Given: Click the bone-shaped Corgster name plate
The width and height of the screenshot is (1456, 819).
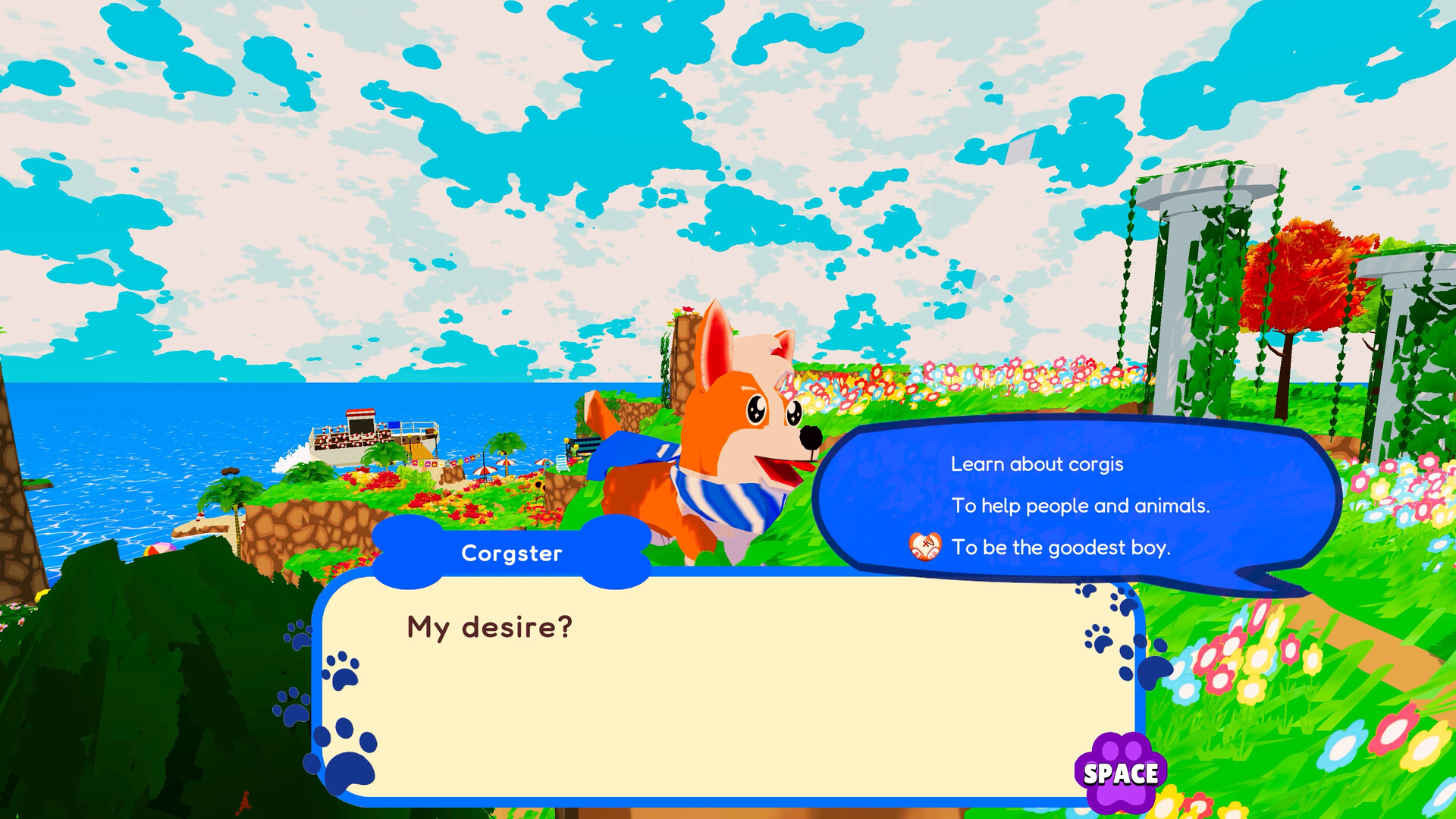Looking at the screenshot, I should pos(512,553).
